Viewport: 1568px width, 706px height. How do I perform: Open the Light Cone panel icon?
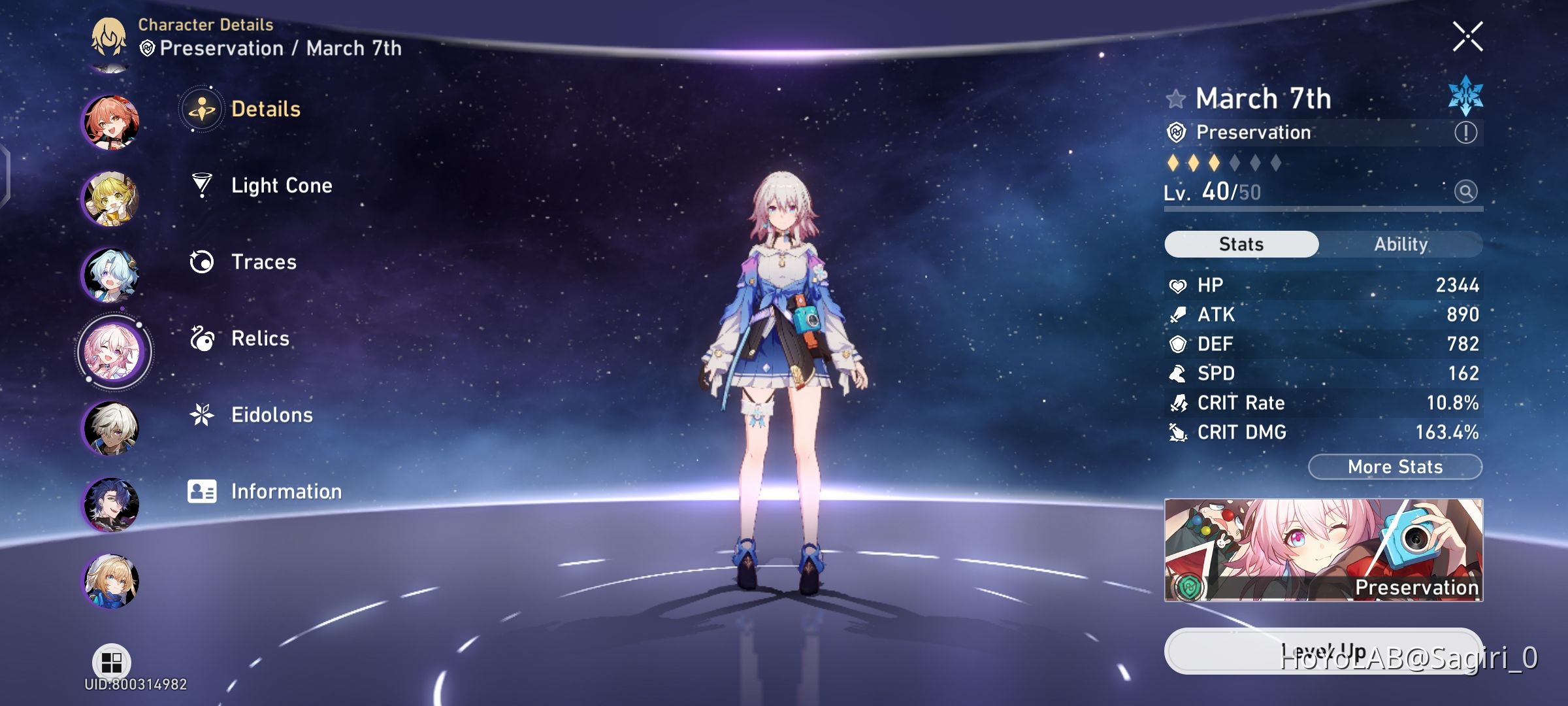click(x=203, y=186)
